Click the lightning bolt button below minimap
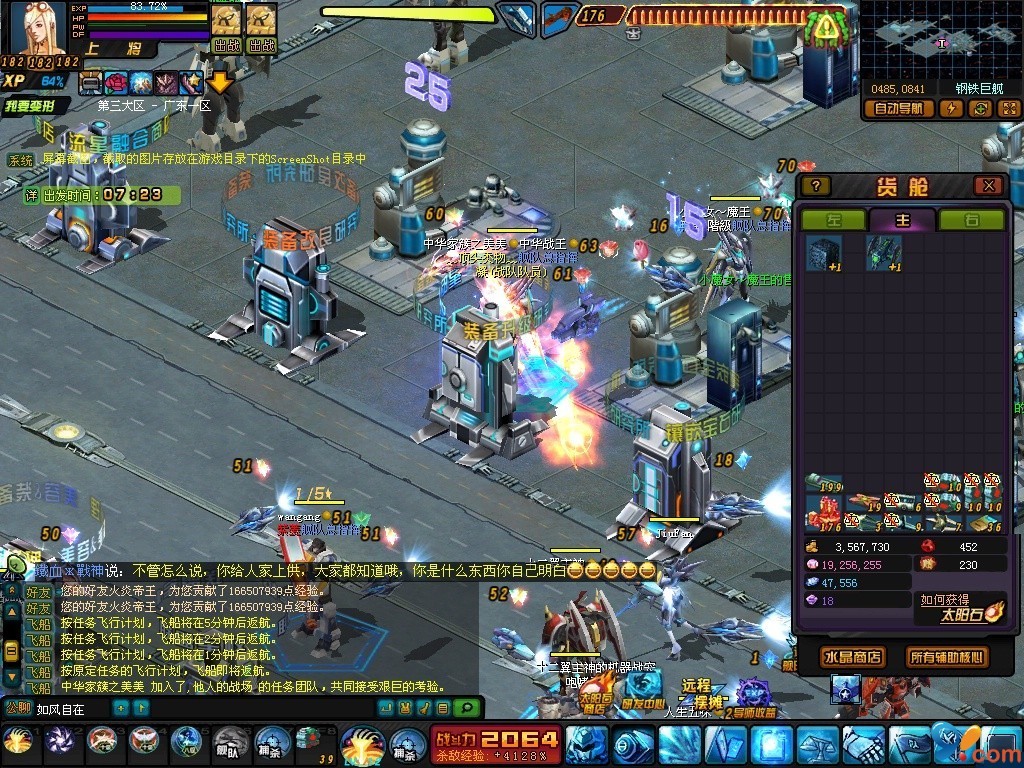 coord(950,108)
